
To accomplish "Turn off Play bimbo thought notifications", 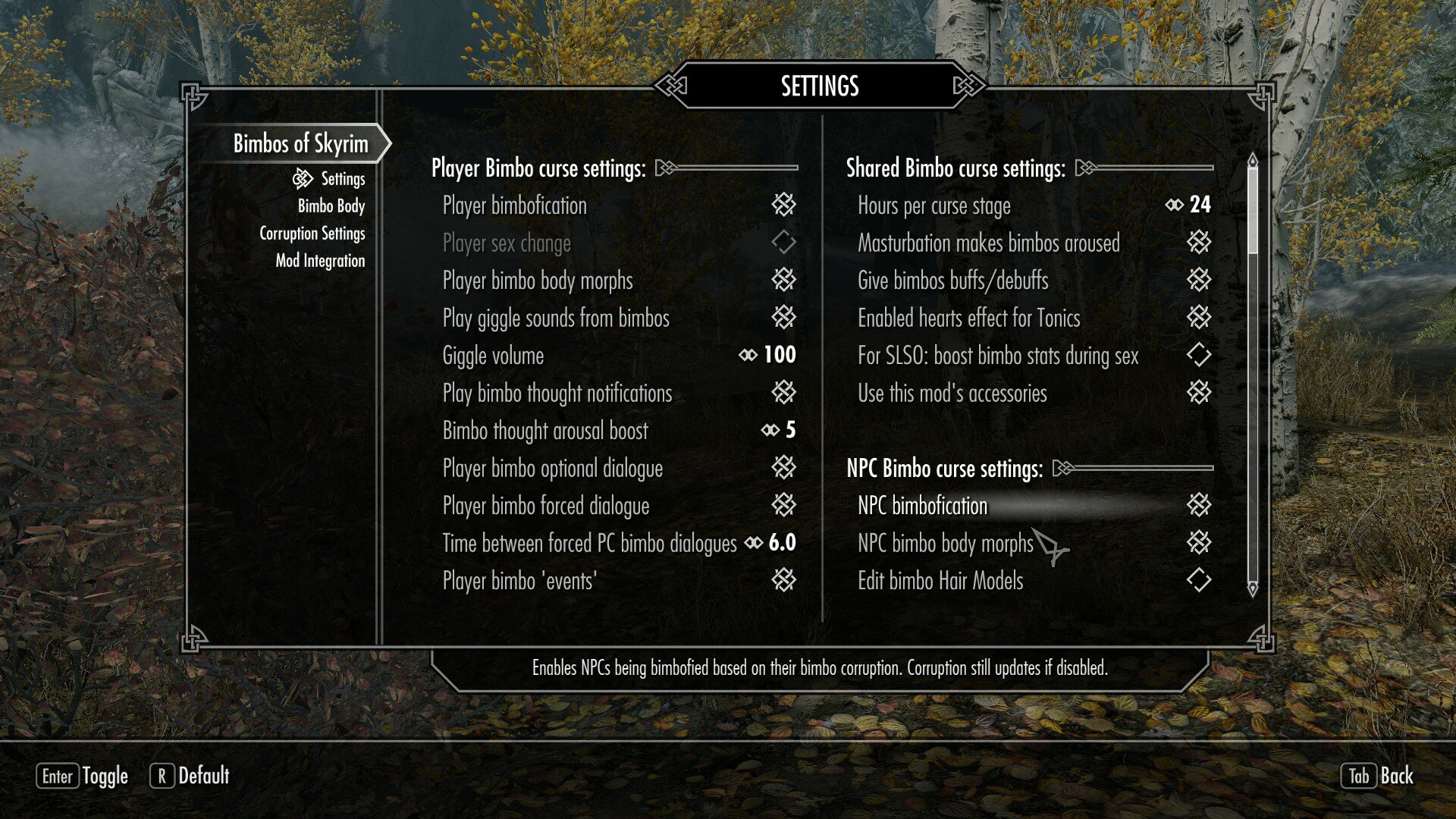I will [x=785, y=394].
